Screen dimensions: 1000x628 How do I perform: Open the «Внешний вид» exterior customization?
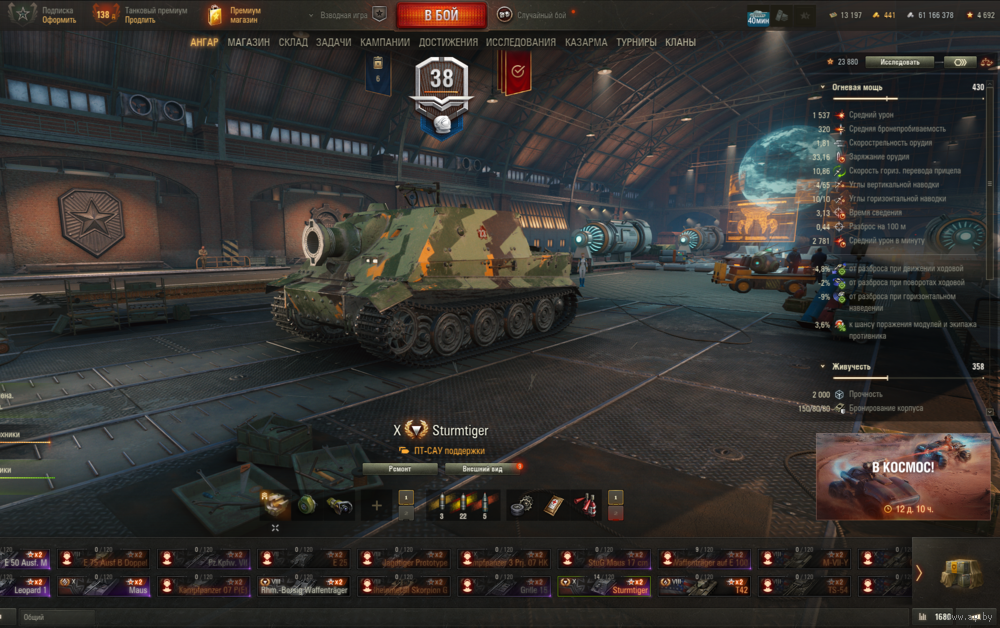tap(481, 468)
